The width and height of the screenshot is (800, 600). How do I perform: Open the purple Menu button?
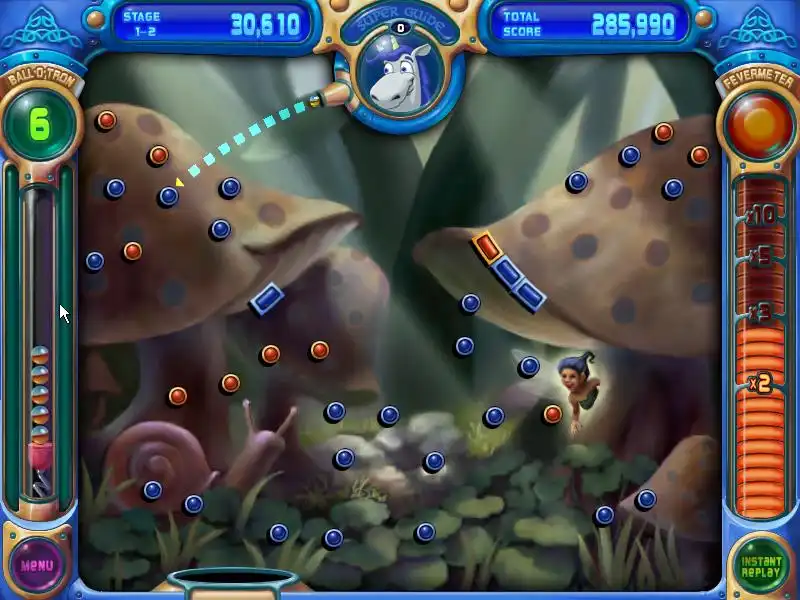click(37, 564)
